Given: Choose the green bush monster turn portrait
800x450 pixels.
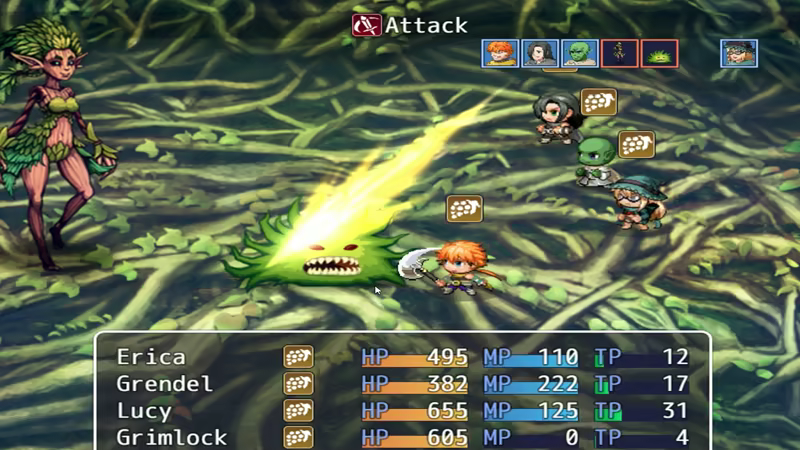Looking at the screenshot, I should [659, 53].
